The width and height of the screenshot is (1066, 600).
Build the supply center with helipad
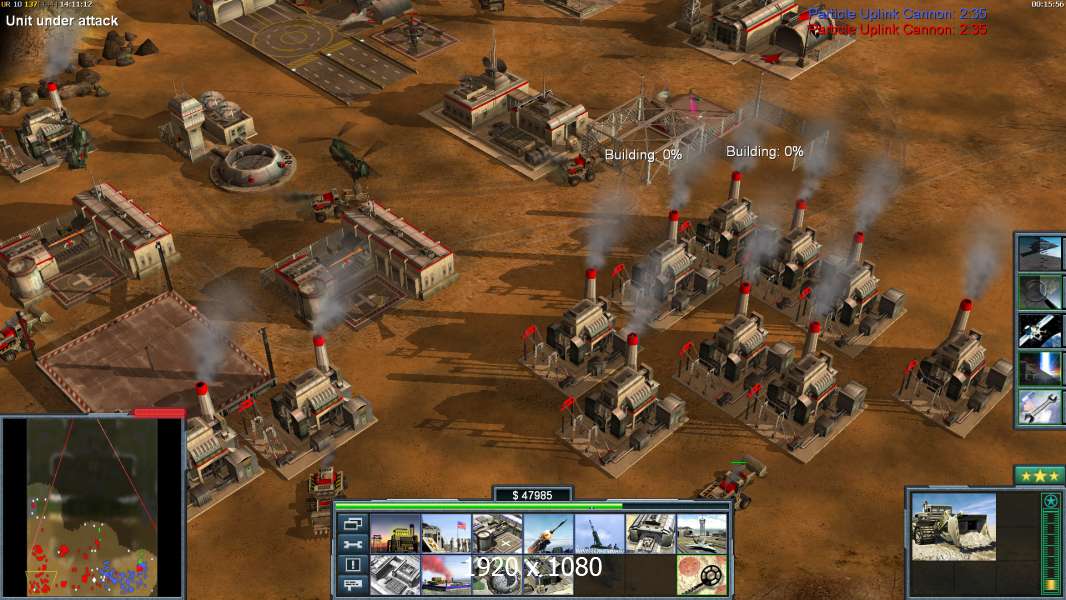pyautogui.click(x=497, y=533)
